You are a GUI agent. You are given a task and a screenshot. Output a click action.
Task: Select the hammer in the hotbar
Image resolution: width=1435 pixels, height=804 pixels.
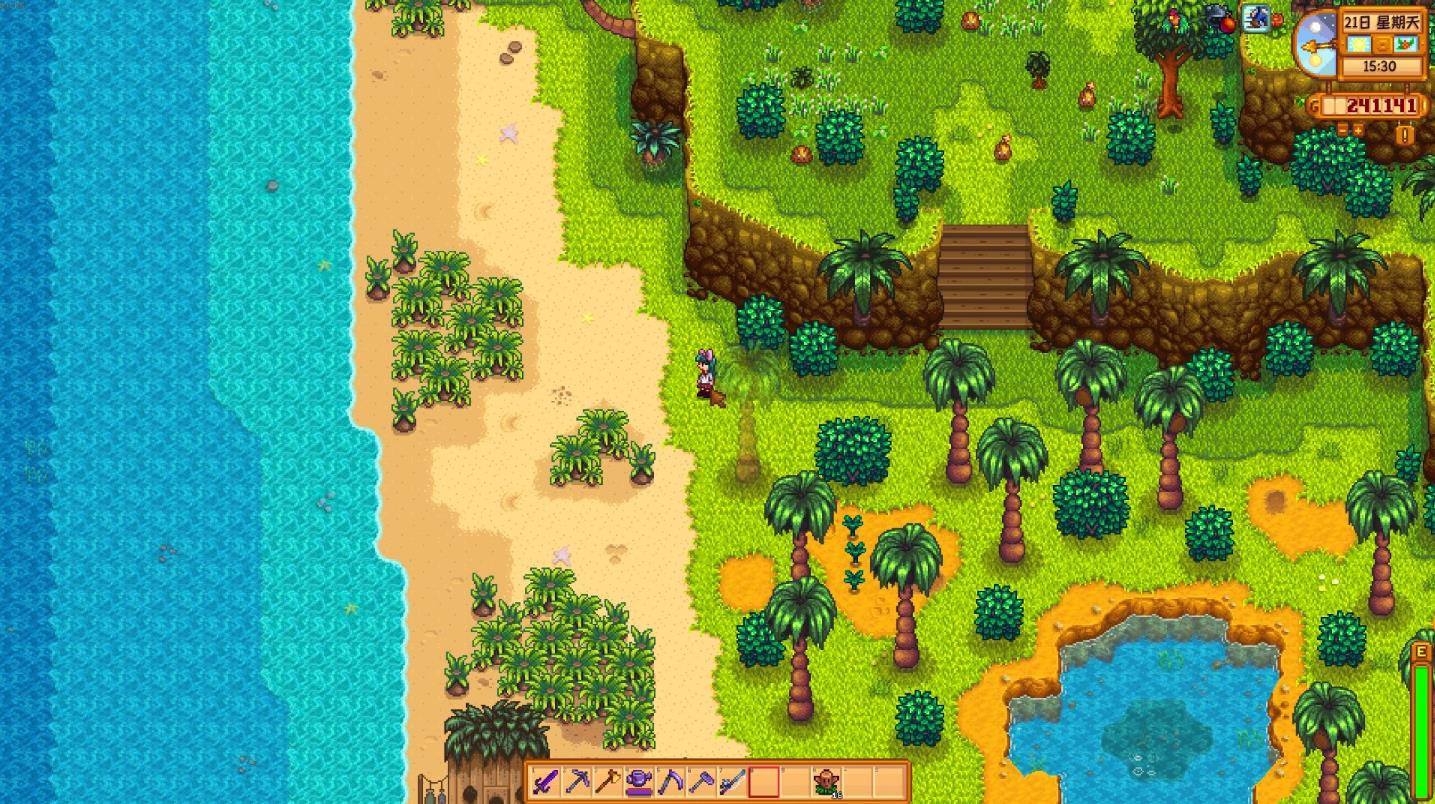701,781
